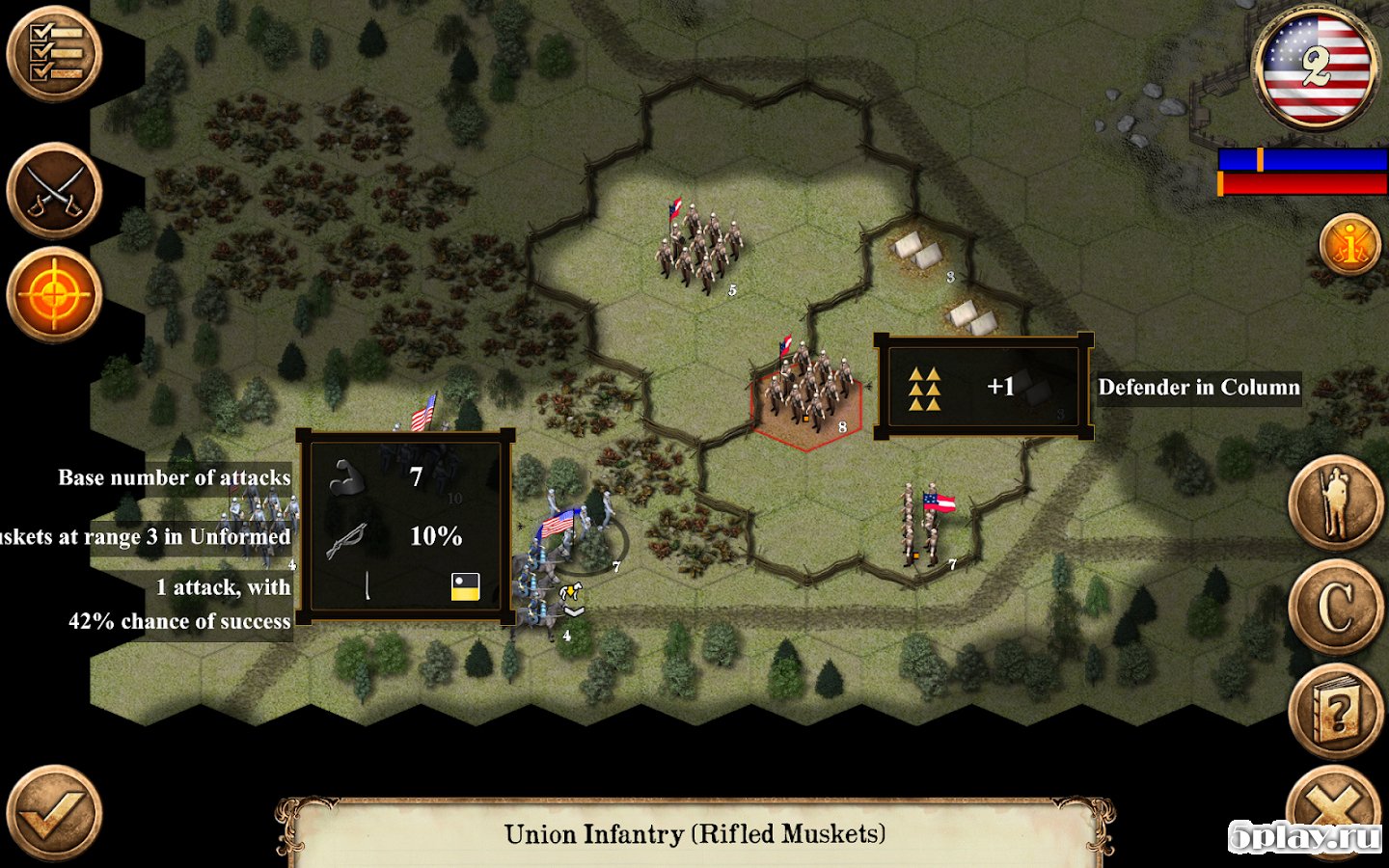Open the checklist objectives button
This screenshot has height=868, width=1389.
point(54,54)
